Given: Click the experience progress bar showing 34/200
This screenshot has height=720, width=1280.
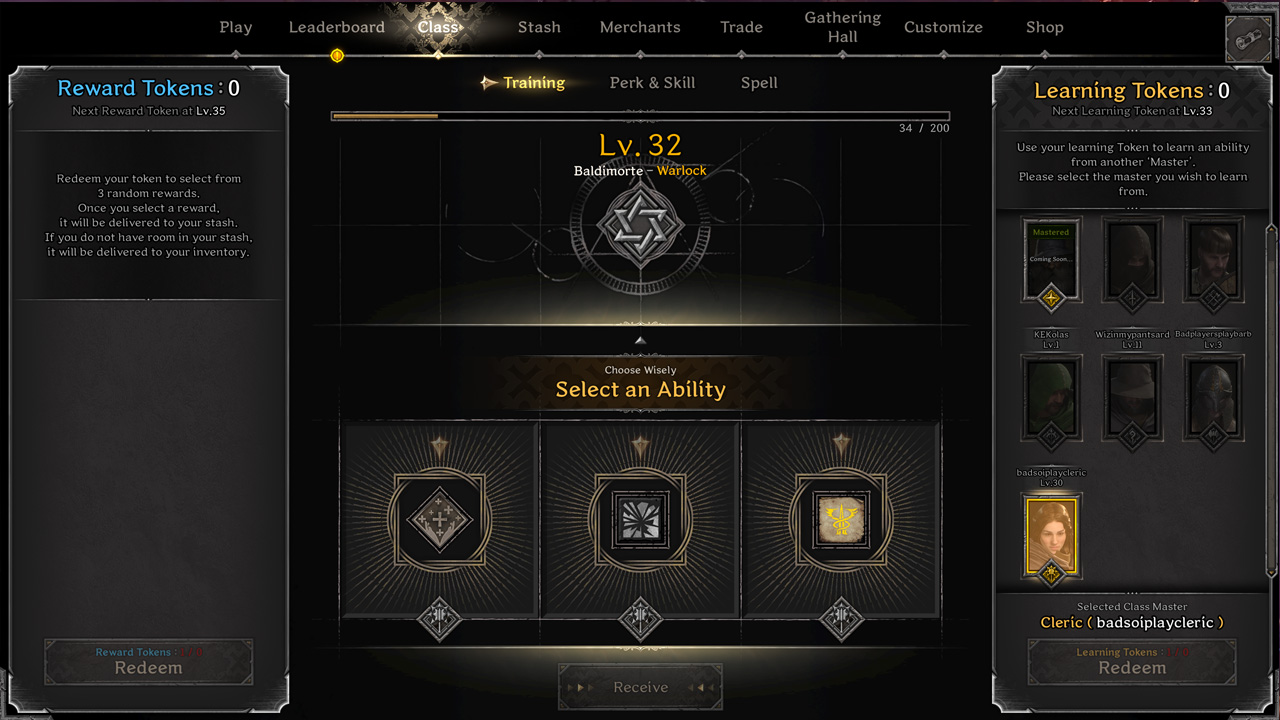Looking at the screenshot, I should coord(640,115).
